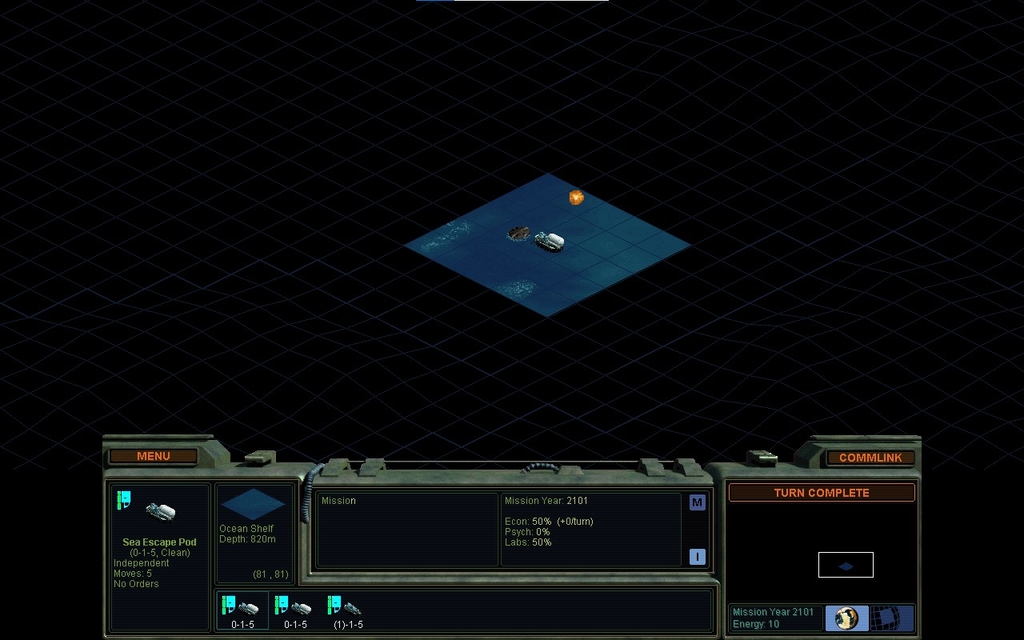
Task: Toggle the planet globe icon
Action: 846,618
